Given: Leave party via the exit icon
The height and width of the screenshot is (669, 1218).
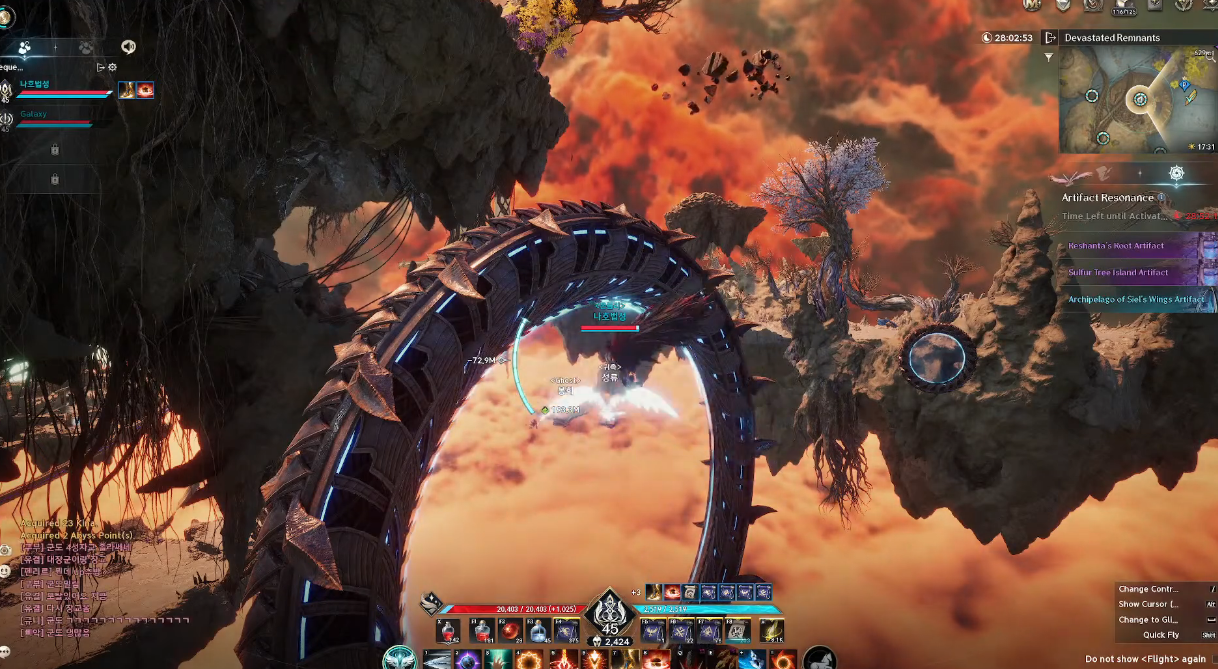Looking at the screenshot, I should pyautogui.click(x=101, y=67).
